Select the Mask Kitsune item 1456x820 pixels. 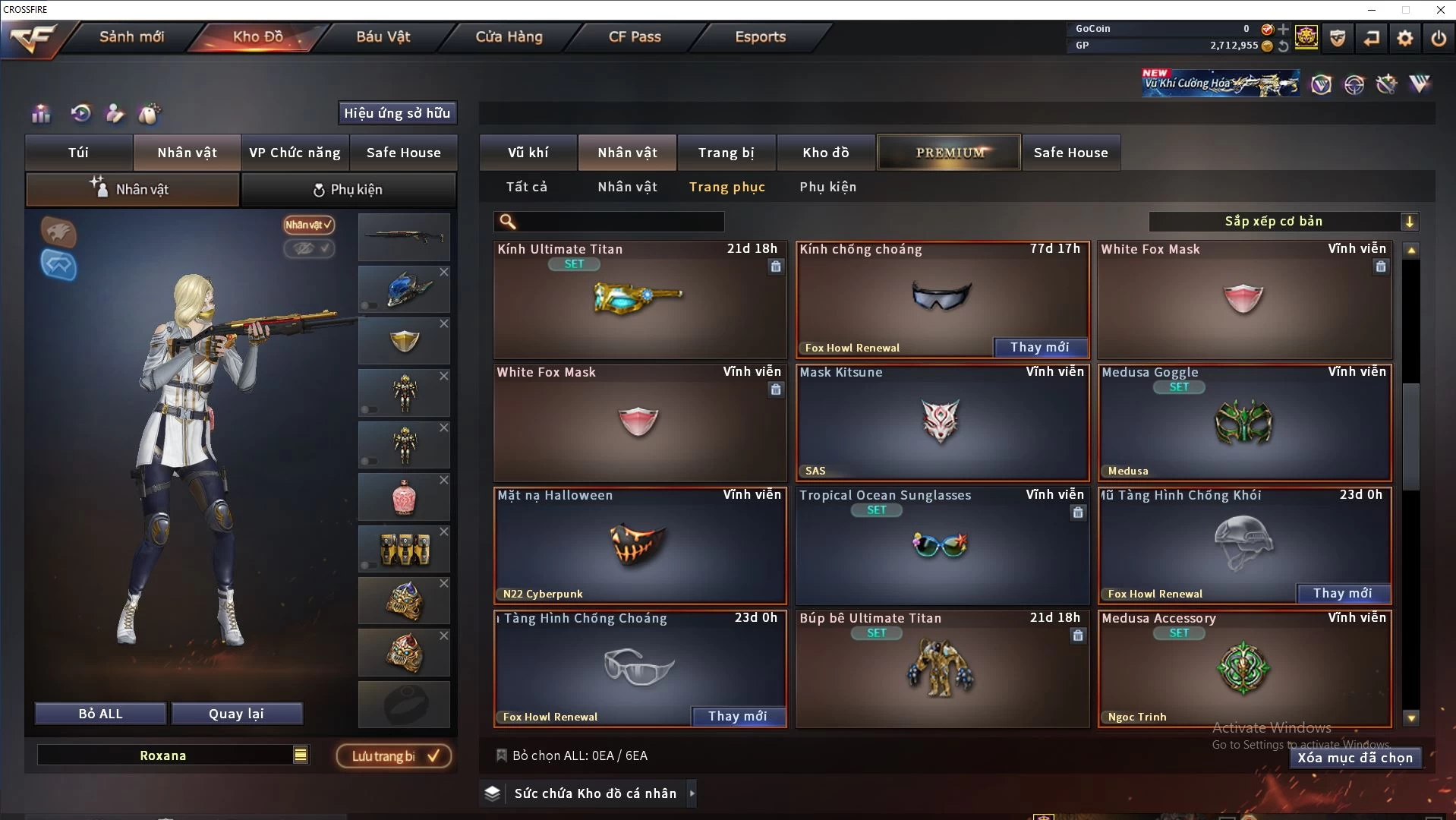point(942,423)
